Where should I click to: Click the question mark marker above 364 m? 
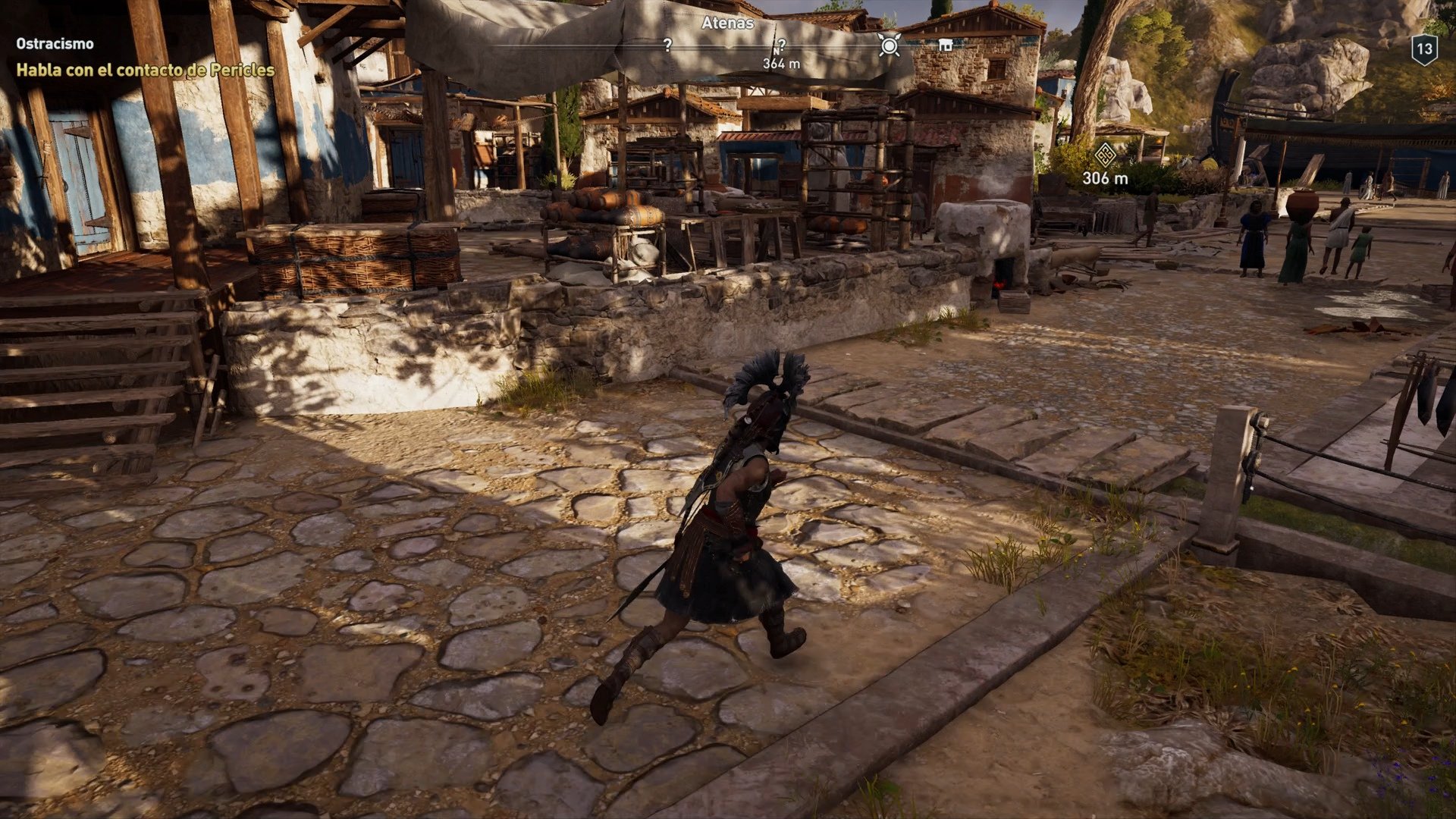[781, 45]
